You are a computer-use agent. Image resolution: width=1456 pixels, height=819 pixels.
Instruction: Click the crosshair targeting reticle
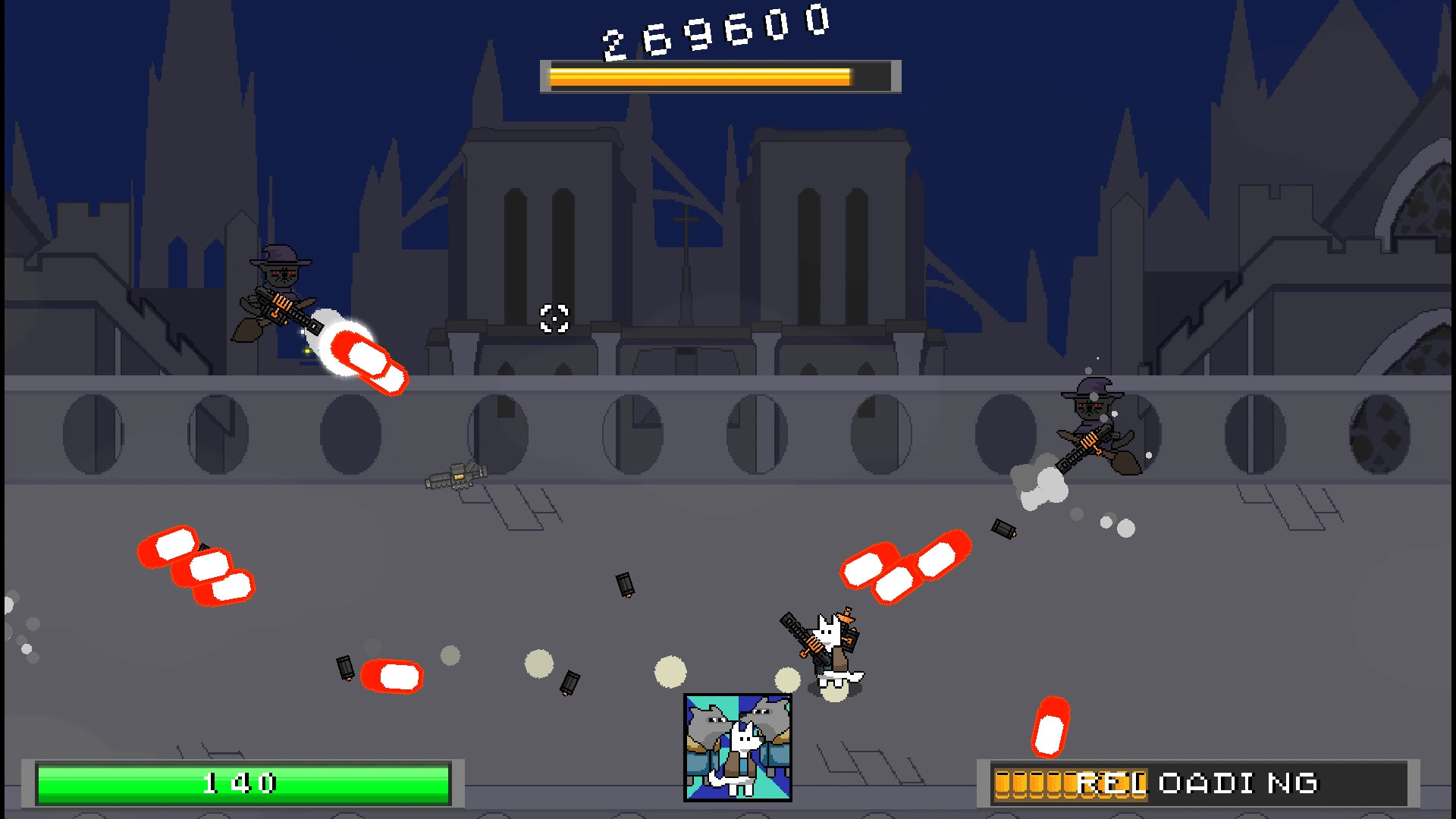pyautogui.click(x=554, y=320)
